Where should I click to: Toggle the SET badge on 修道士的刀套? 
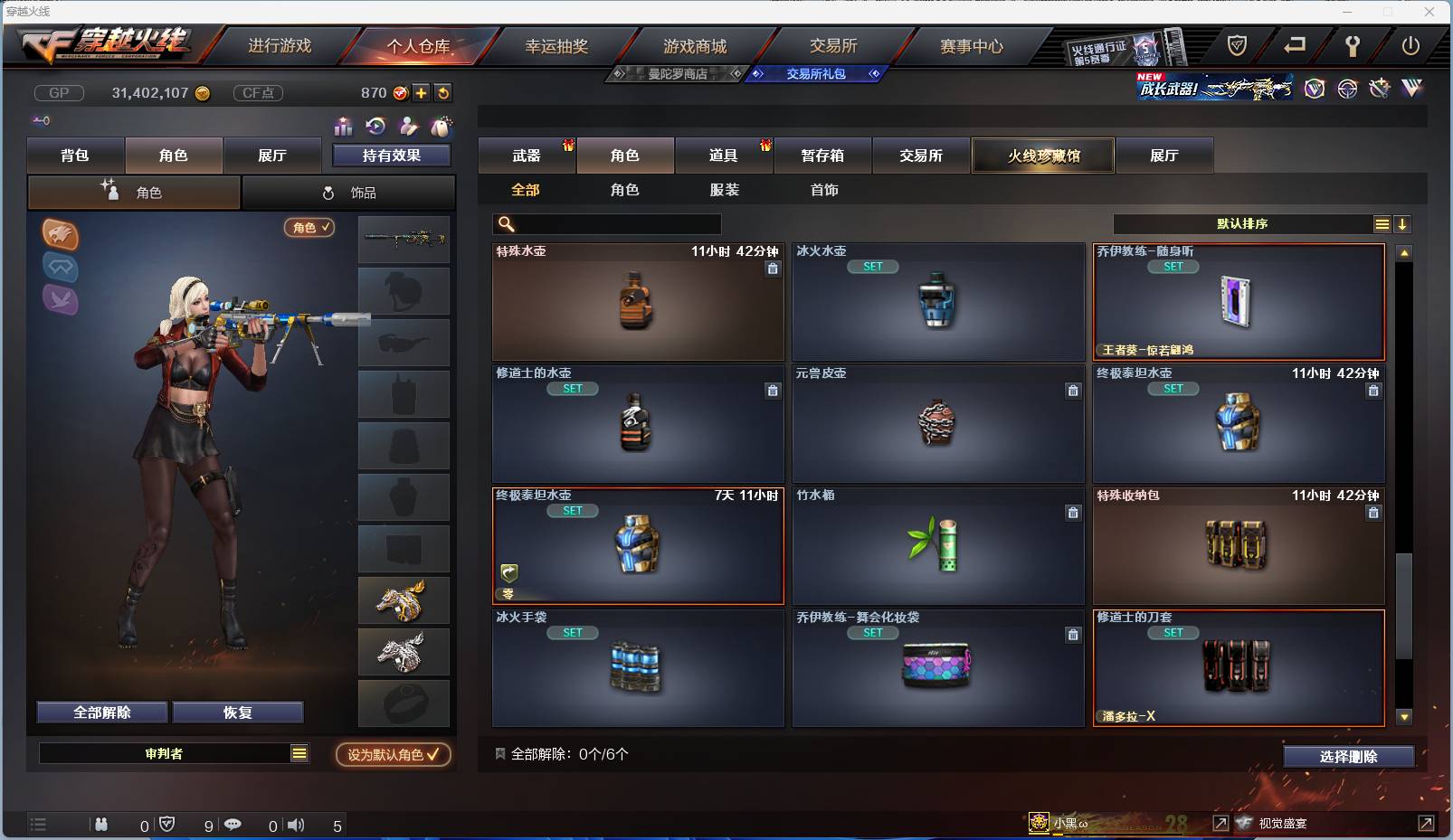pos(1173,633)
